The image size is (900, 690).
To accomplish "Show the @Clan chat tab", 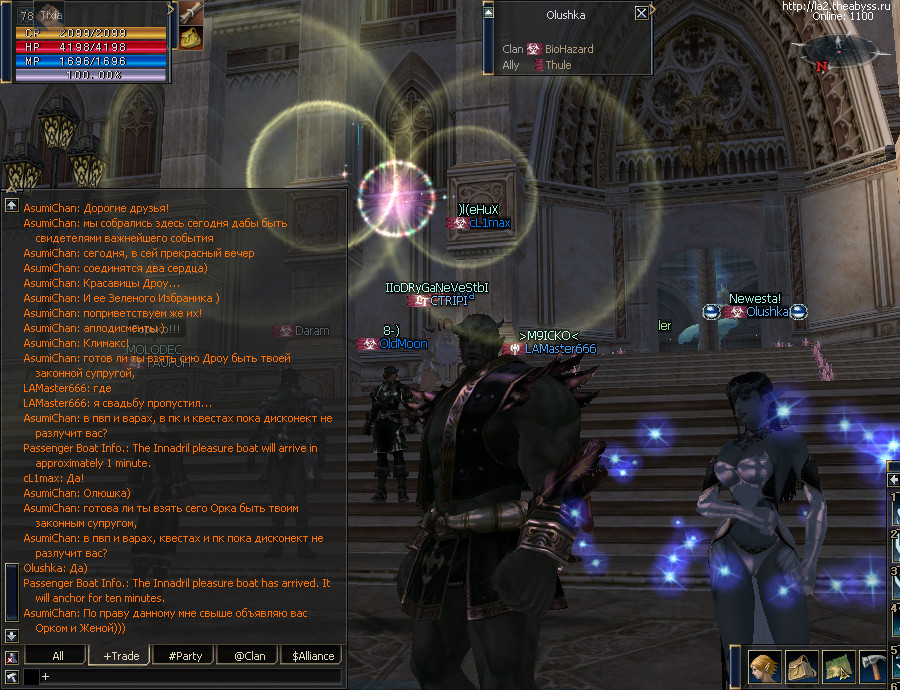I will pos(249,656).
